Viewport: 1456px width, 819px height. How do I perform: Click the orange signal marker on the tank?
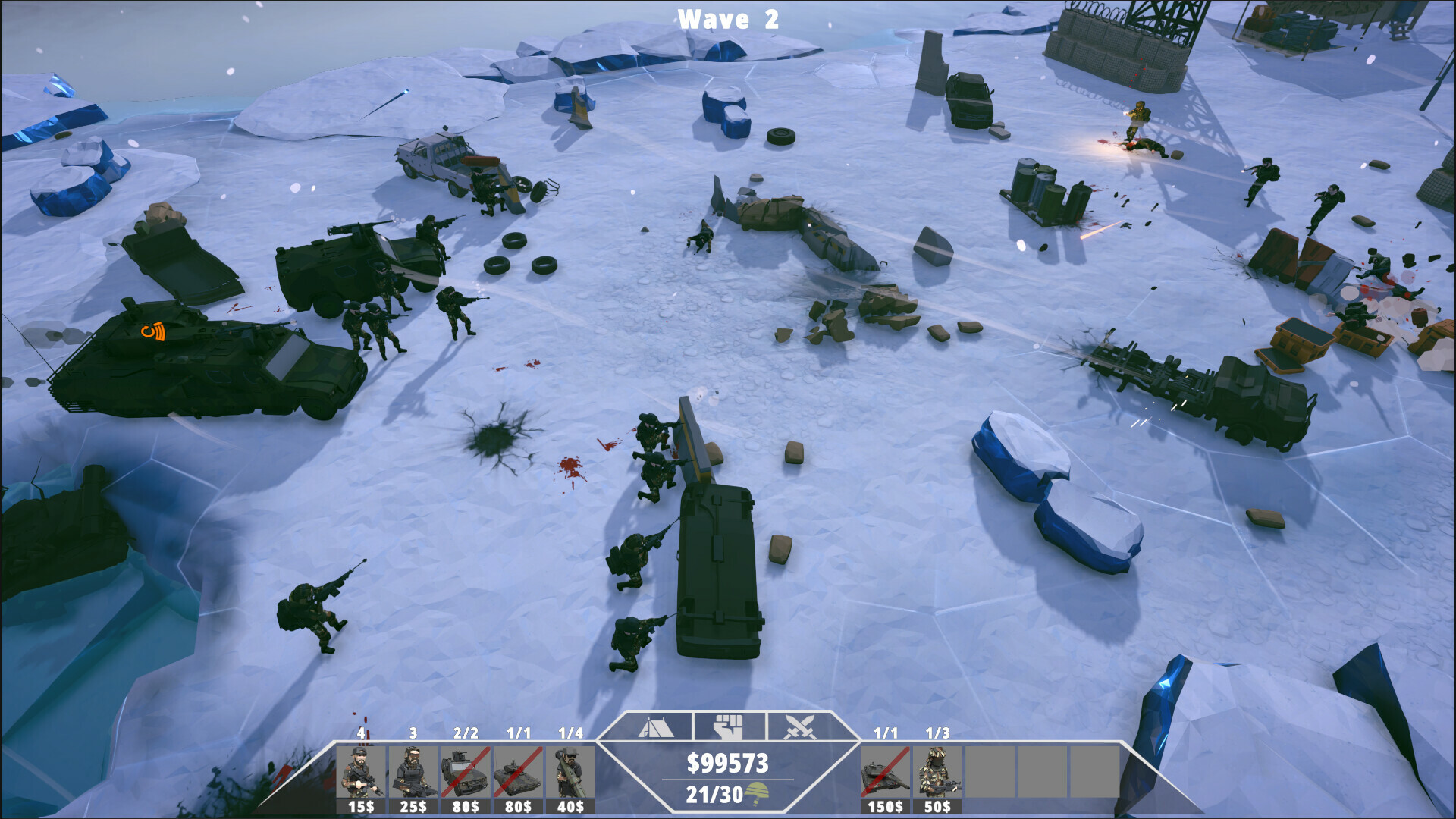(152, 331)
